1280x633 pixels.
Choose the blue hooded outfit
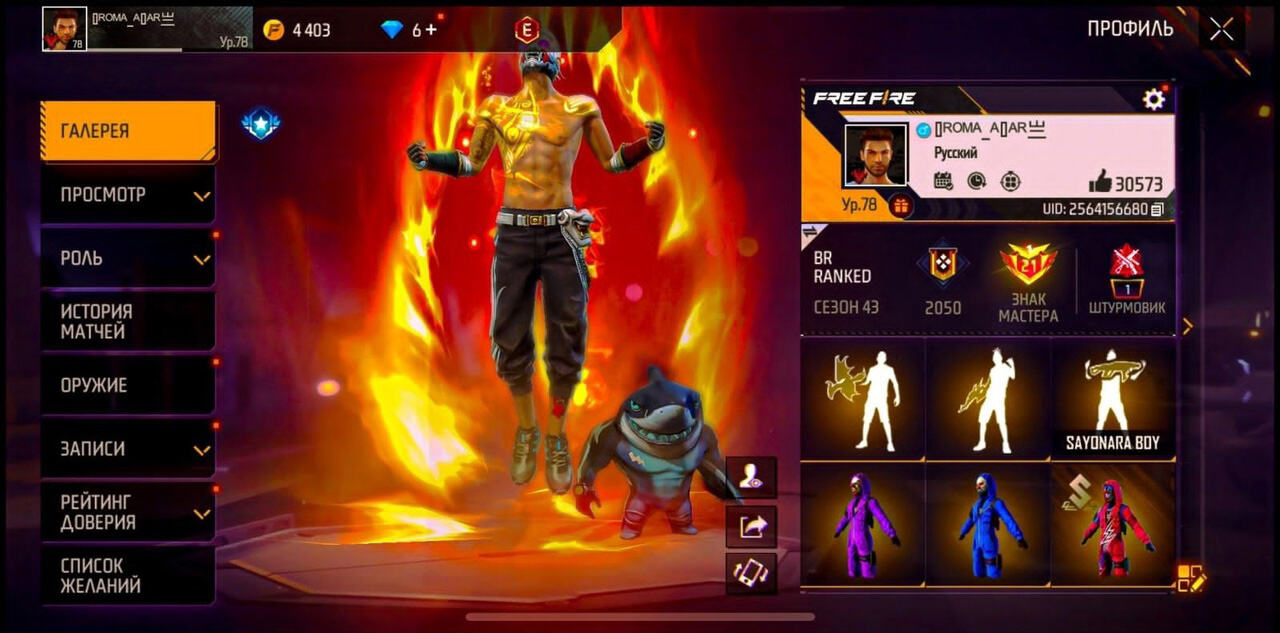click(x=987, y=524)
